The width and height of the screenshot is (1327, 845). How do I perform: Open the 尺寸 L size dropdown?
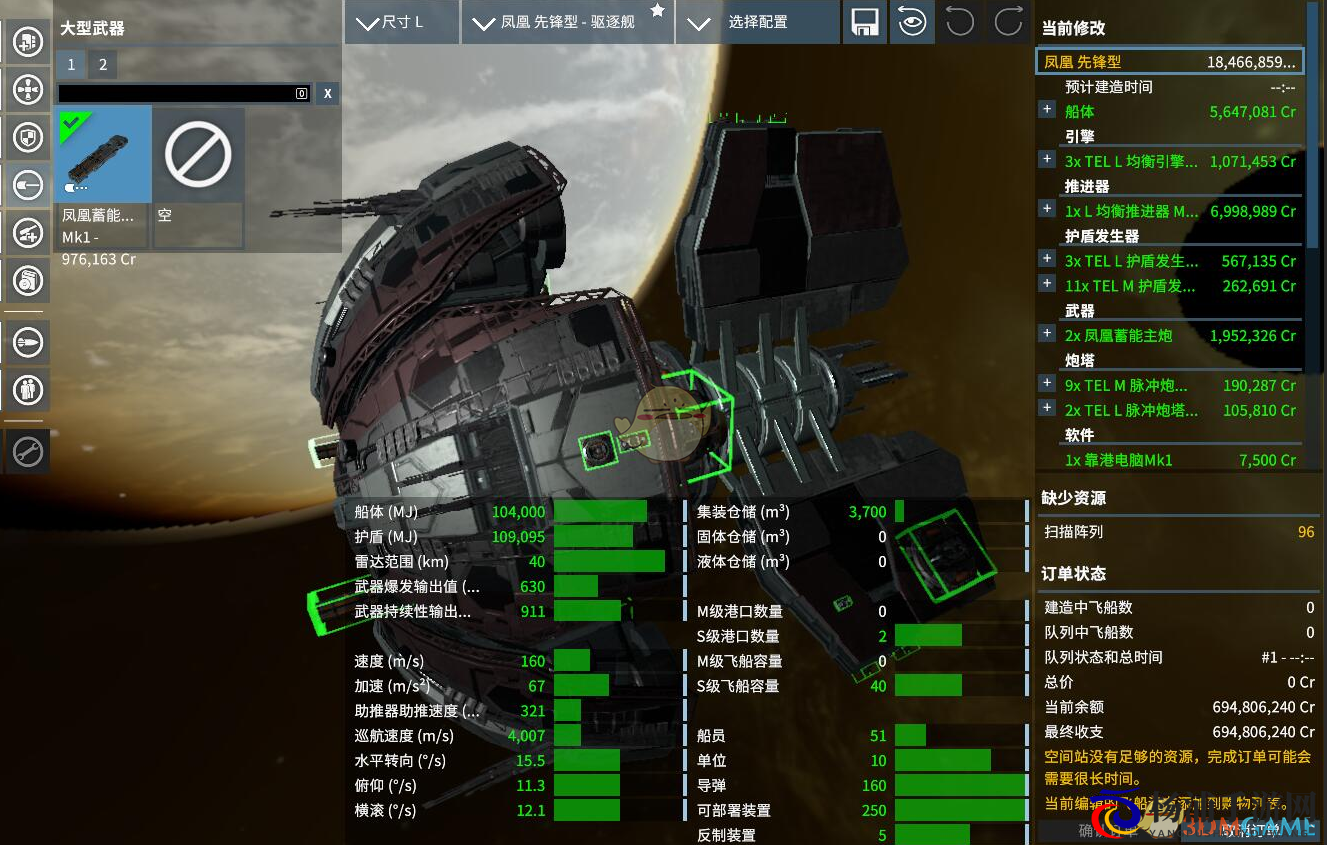(401, 22)
